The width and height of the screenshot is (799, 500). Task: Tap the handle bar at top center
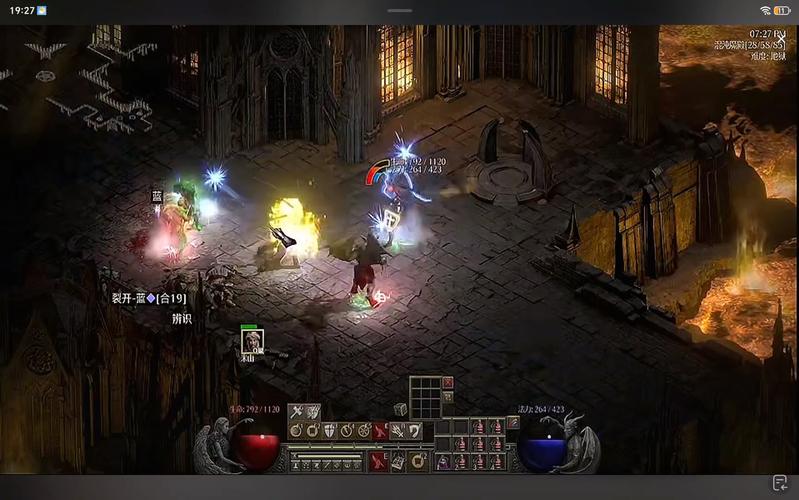coord(399,10)
